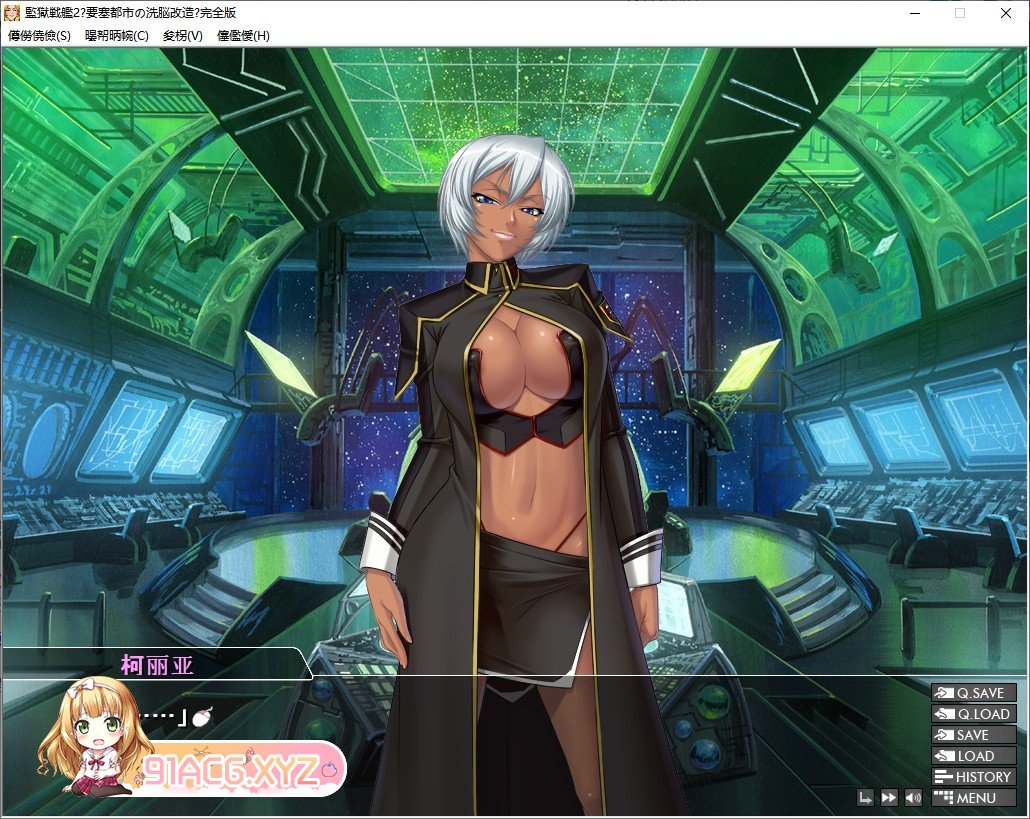Open the SAVE screen

click(x=973, y=735)
